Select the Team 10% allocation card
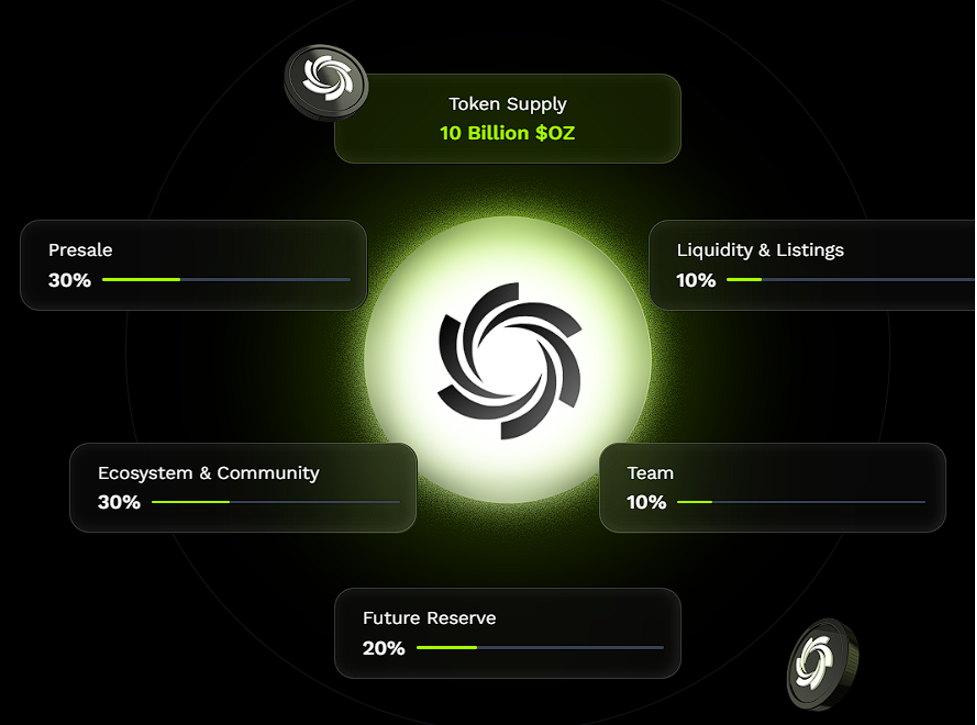 [x=772, y=487]
